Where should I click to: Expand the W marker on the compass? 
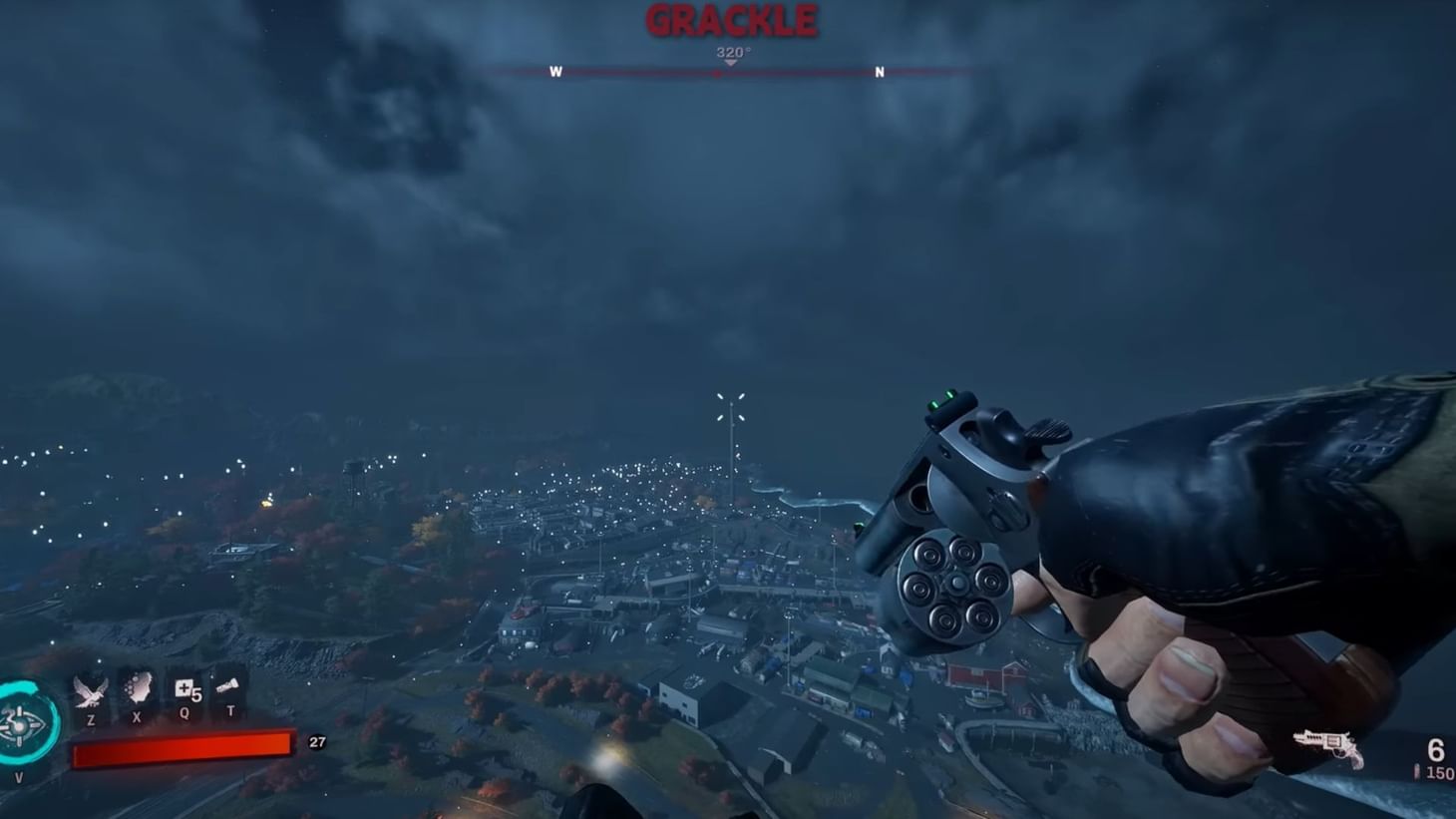(556, 72)
